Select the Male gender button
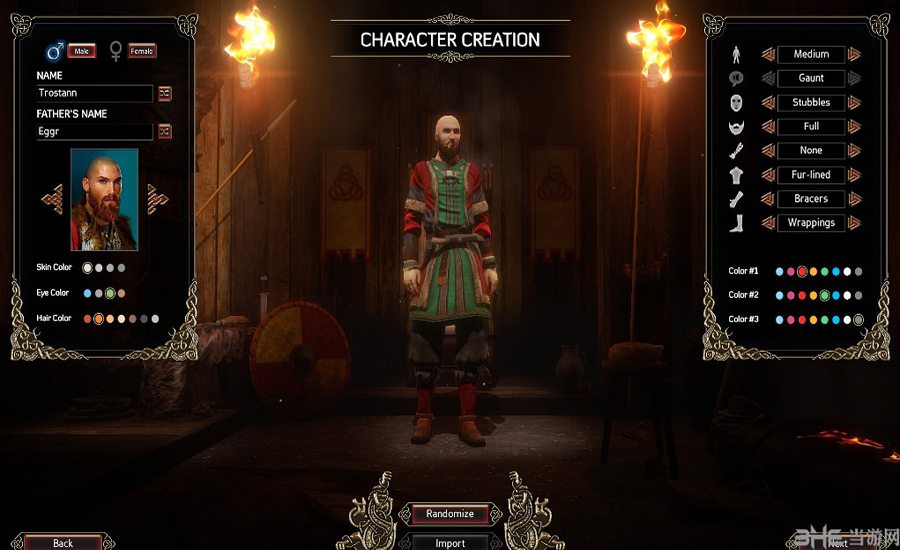Image resolution: width=900 pixels, height=550 pixels. [81, 51]
